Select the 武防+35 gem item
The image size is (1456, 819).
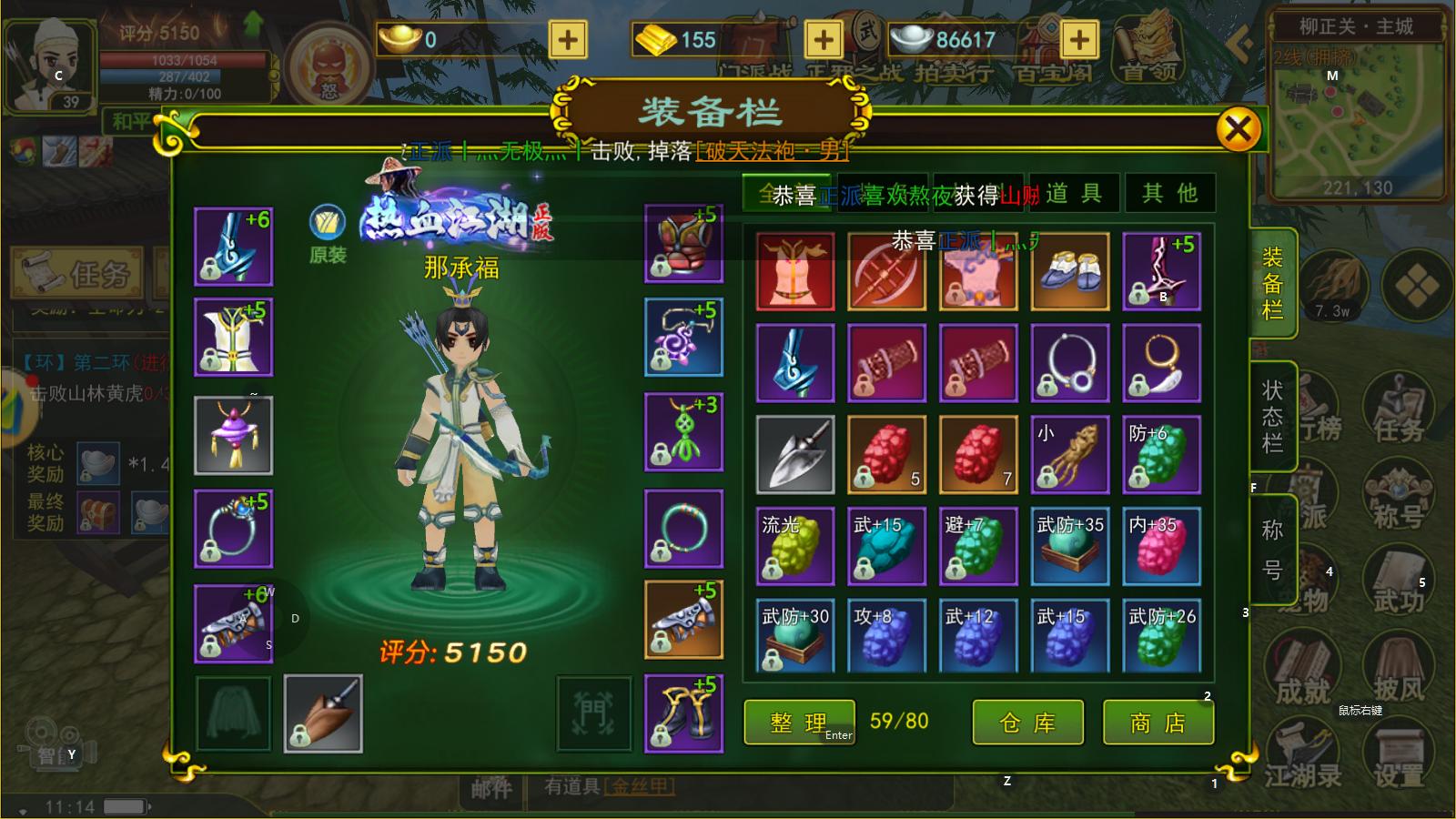tap(1069, 546)
